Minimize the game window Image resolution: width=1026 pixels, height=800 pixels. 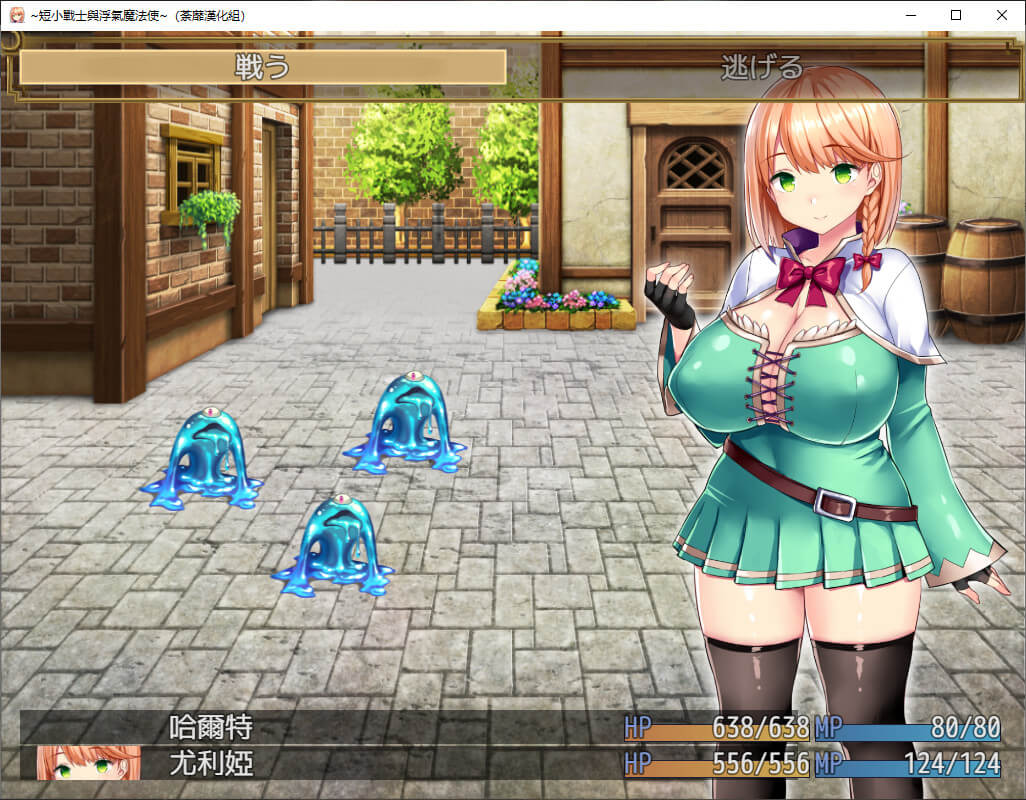click(x=910, y=15)
